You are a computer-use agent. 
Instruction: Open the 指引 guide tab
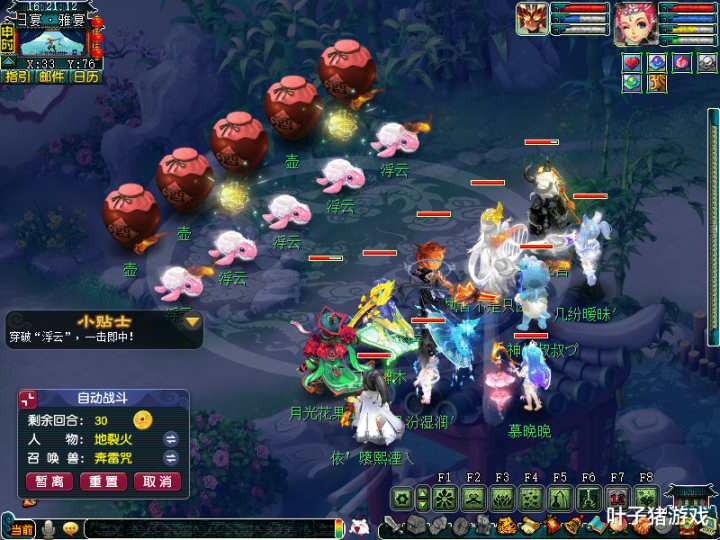tap(18, 76)
